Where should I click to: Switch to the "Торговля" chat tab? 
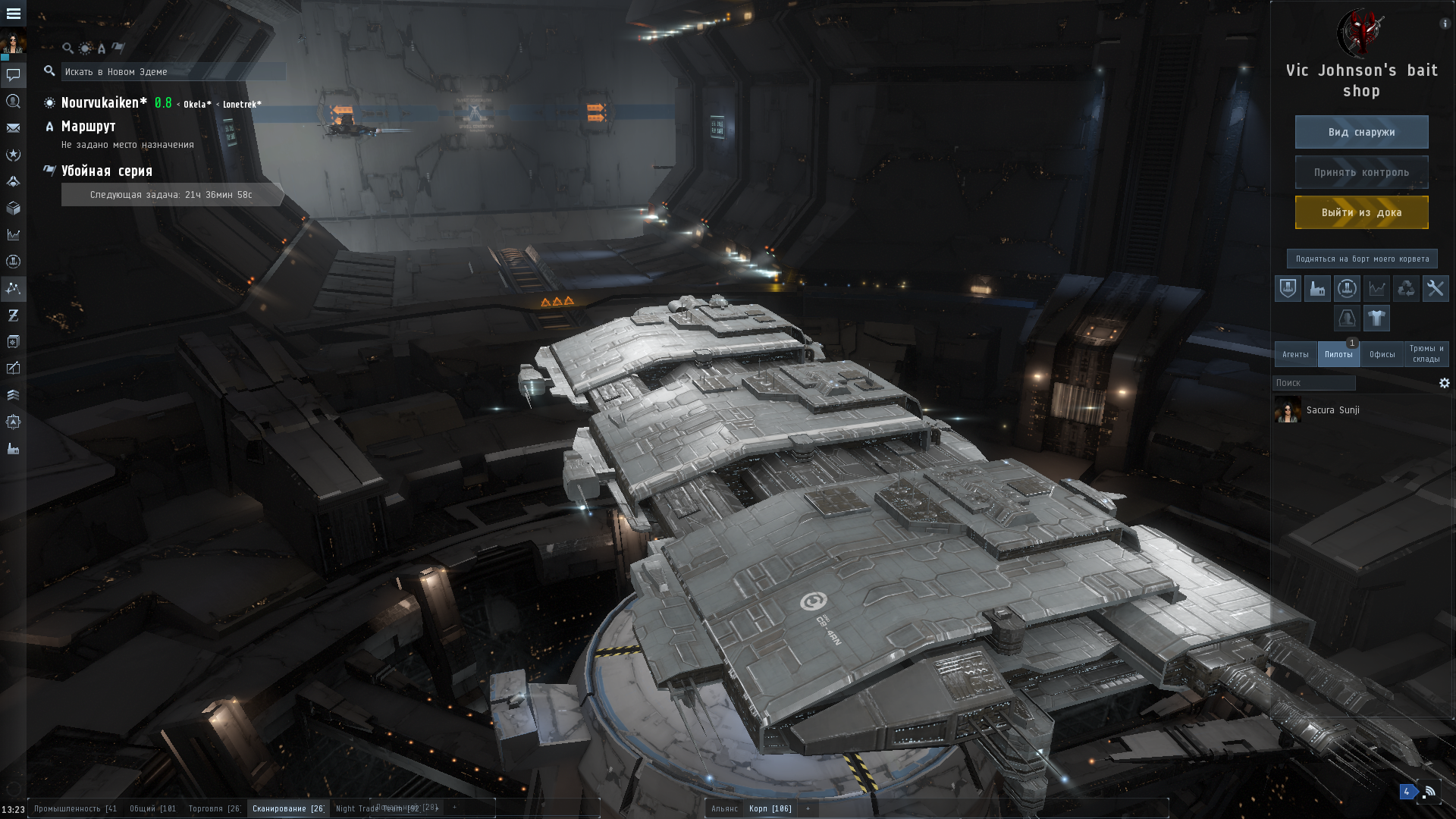214,808
